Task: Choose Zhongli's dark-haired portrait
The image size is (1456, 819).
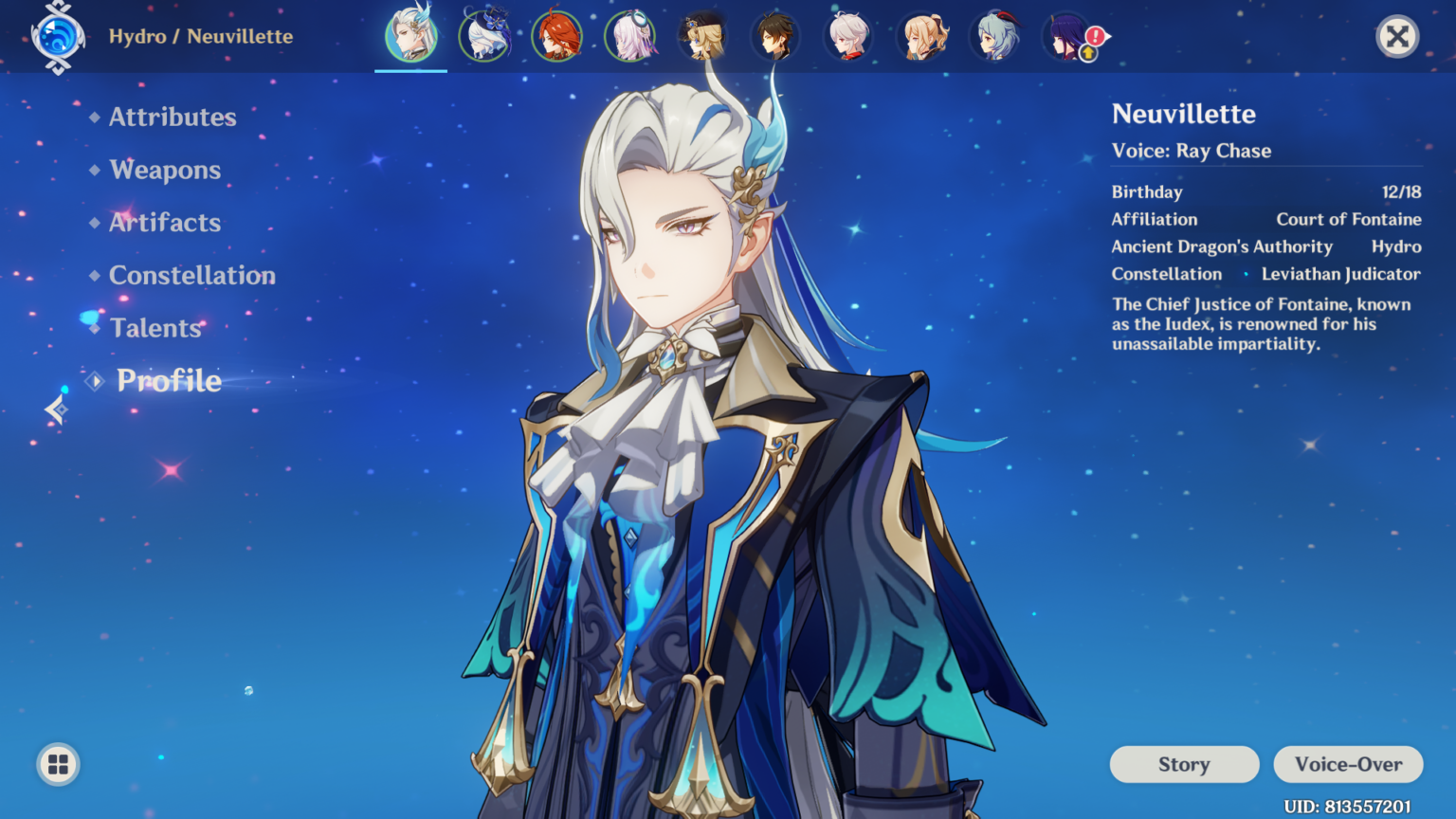Action: (775, 36)
